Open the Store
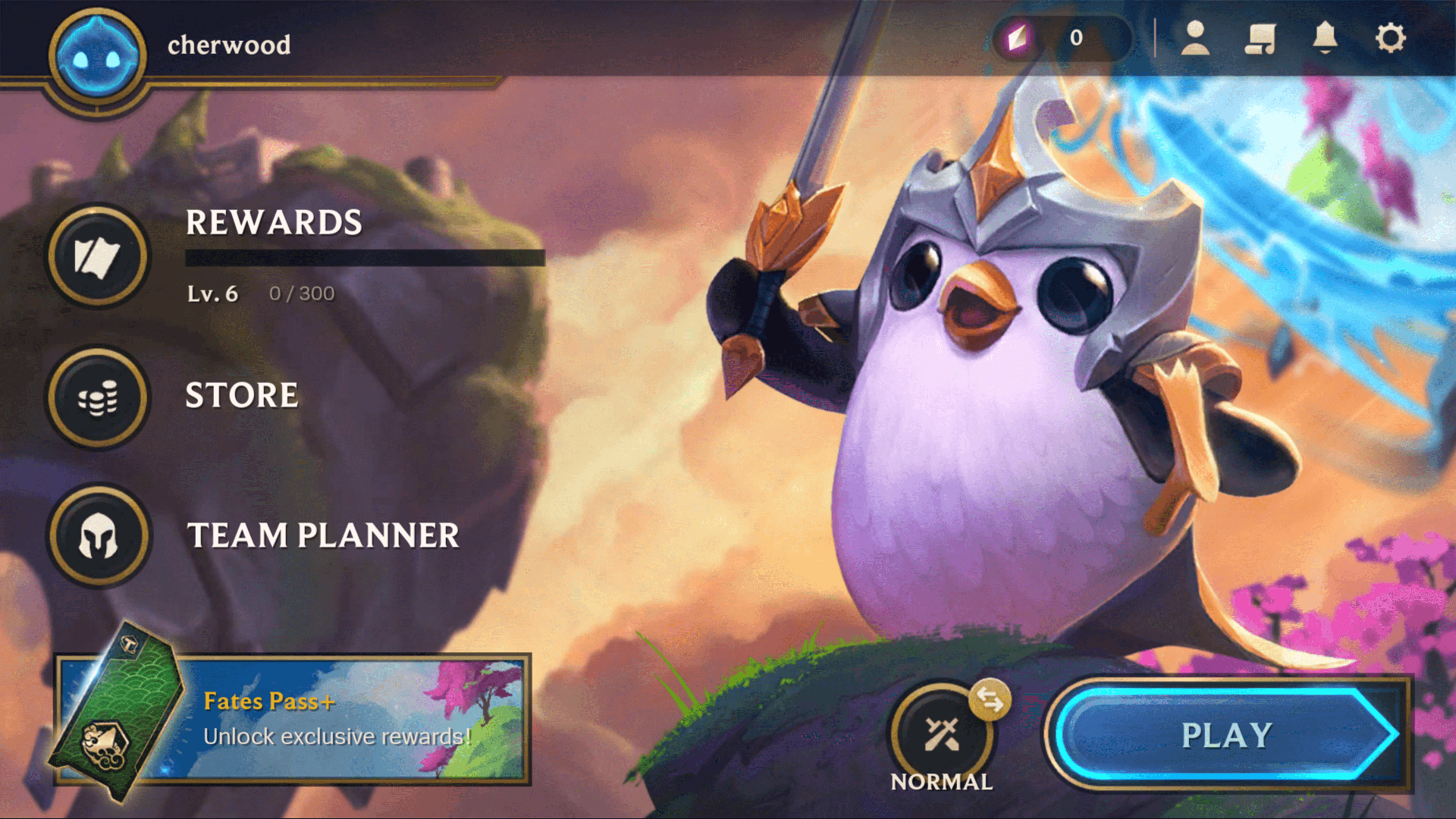 point(99,397)
